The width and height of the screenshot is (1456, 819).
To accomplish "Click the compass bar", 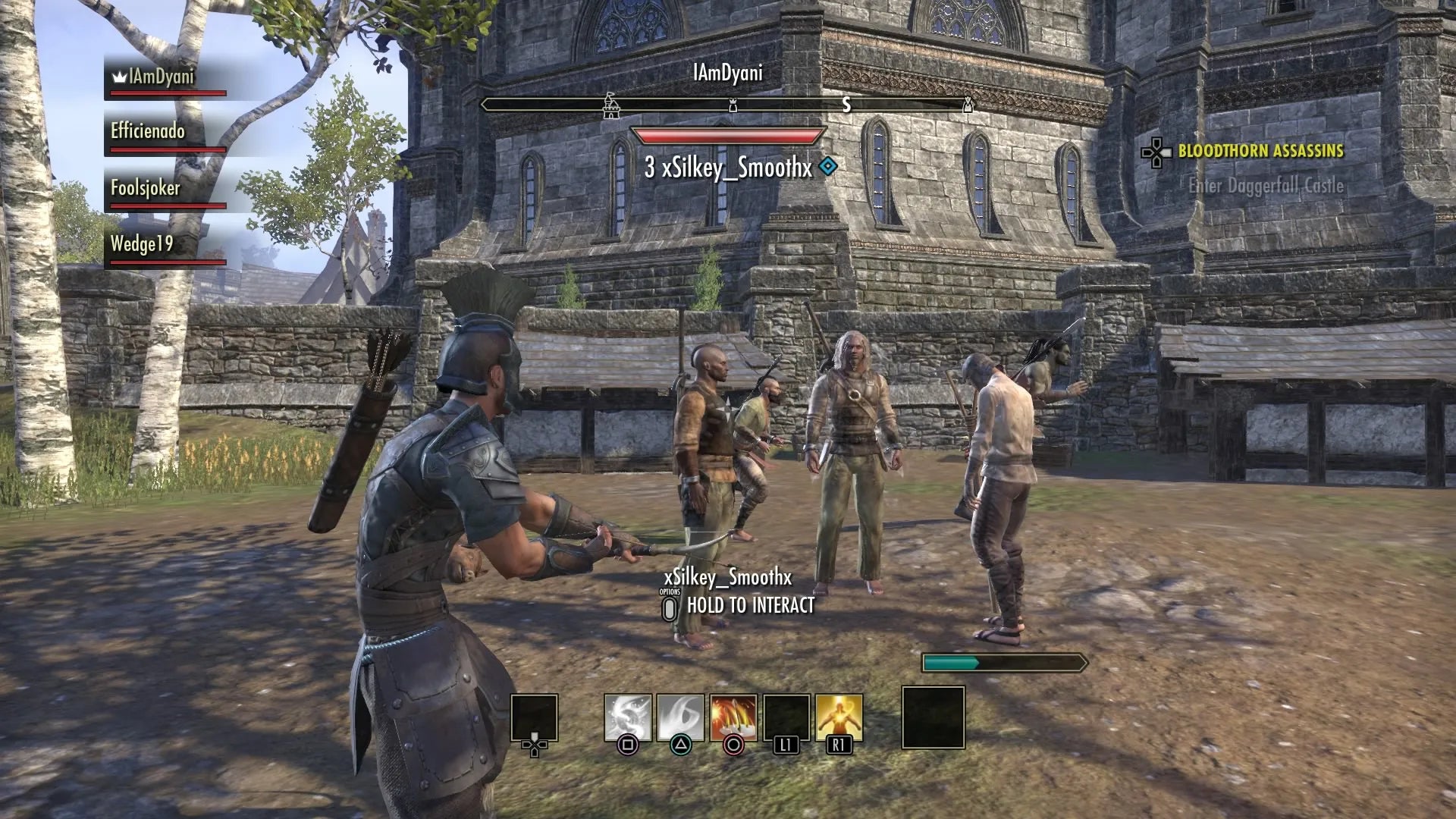I will tap(726, 105).
